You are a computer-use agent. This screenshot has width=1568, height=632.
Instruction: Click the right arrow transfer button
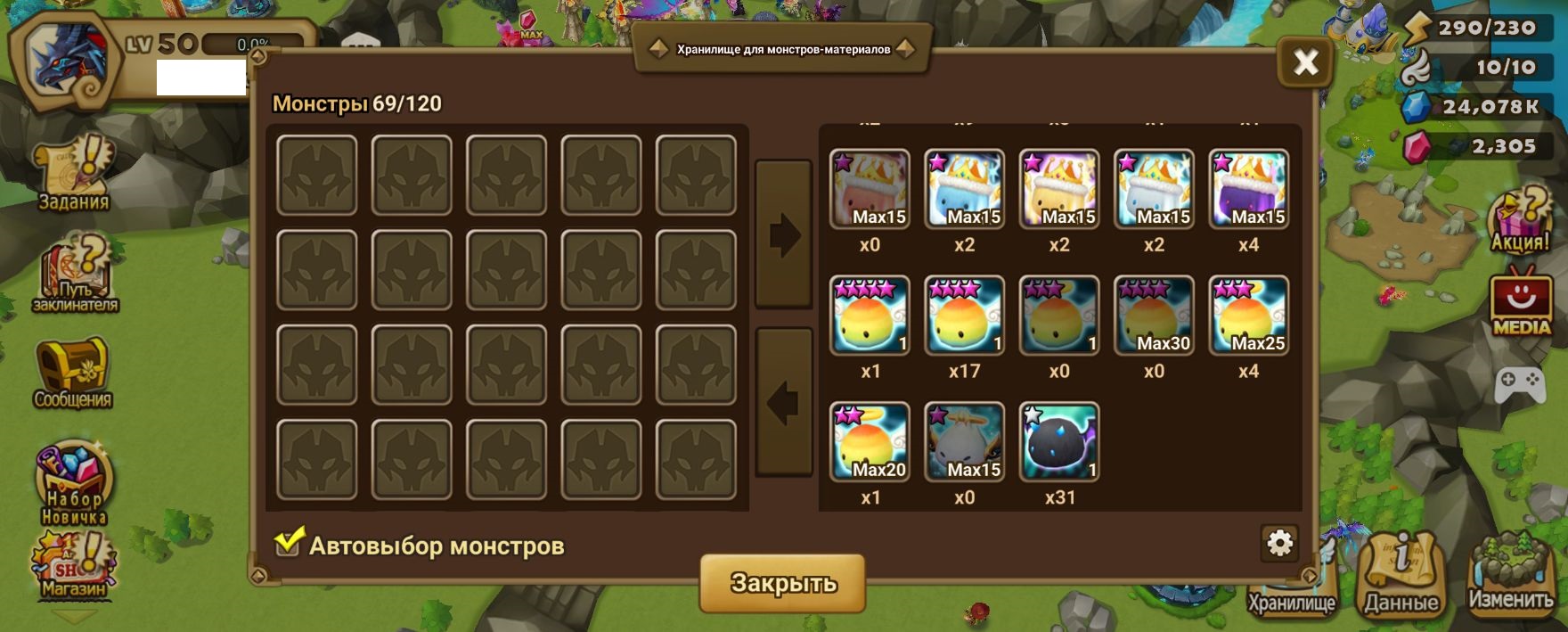tap(783, 235)
